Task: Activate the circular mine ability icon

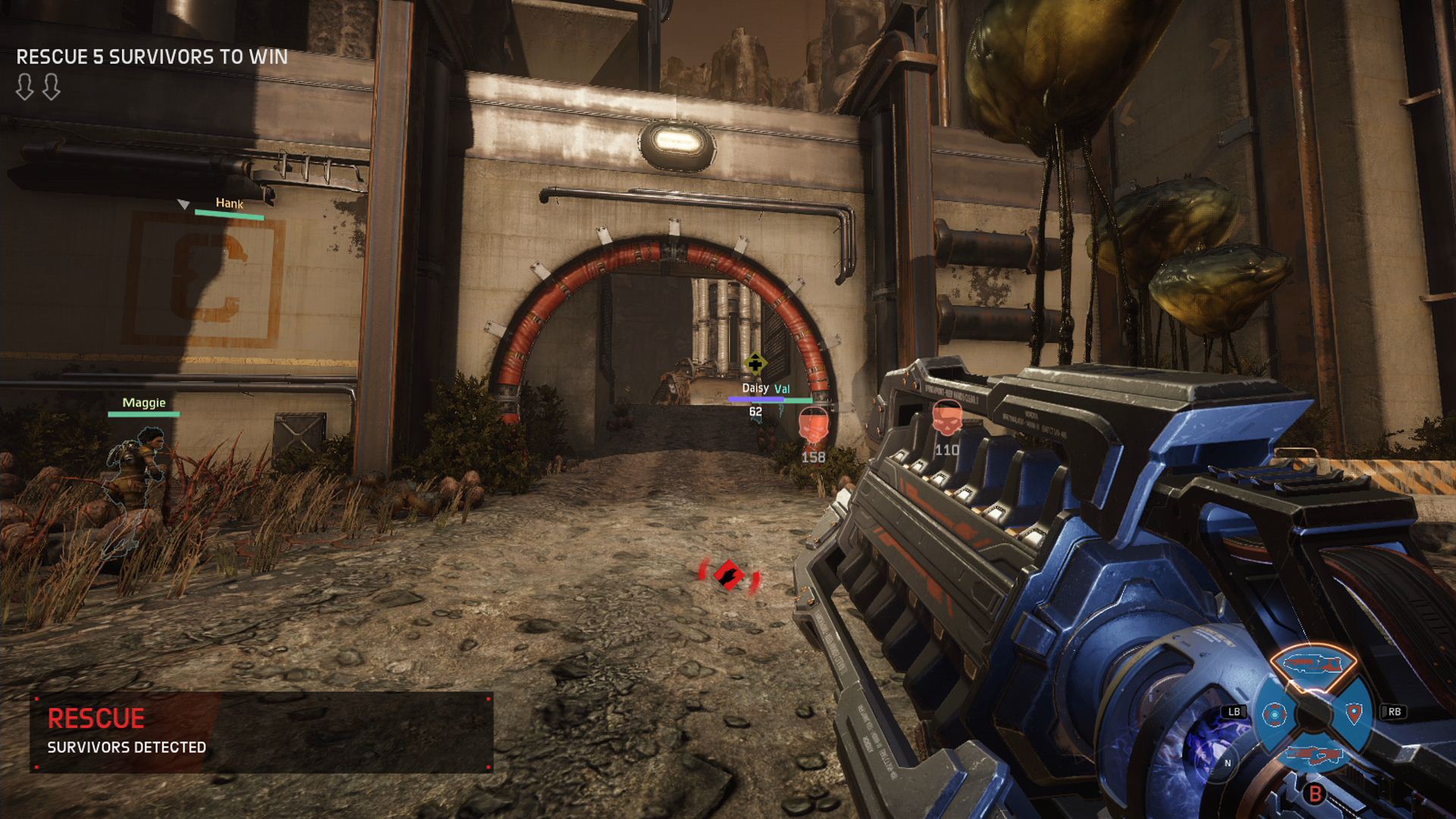Action: (1274, 714)
